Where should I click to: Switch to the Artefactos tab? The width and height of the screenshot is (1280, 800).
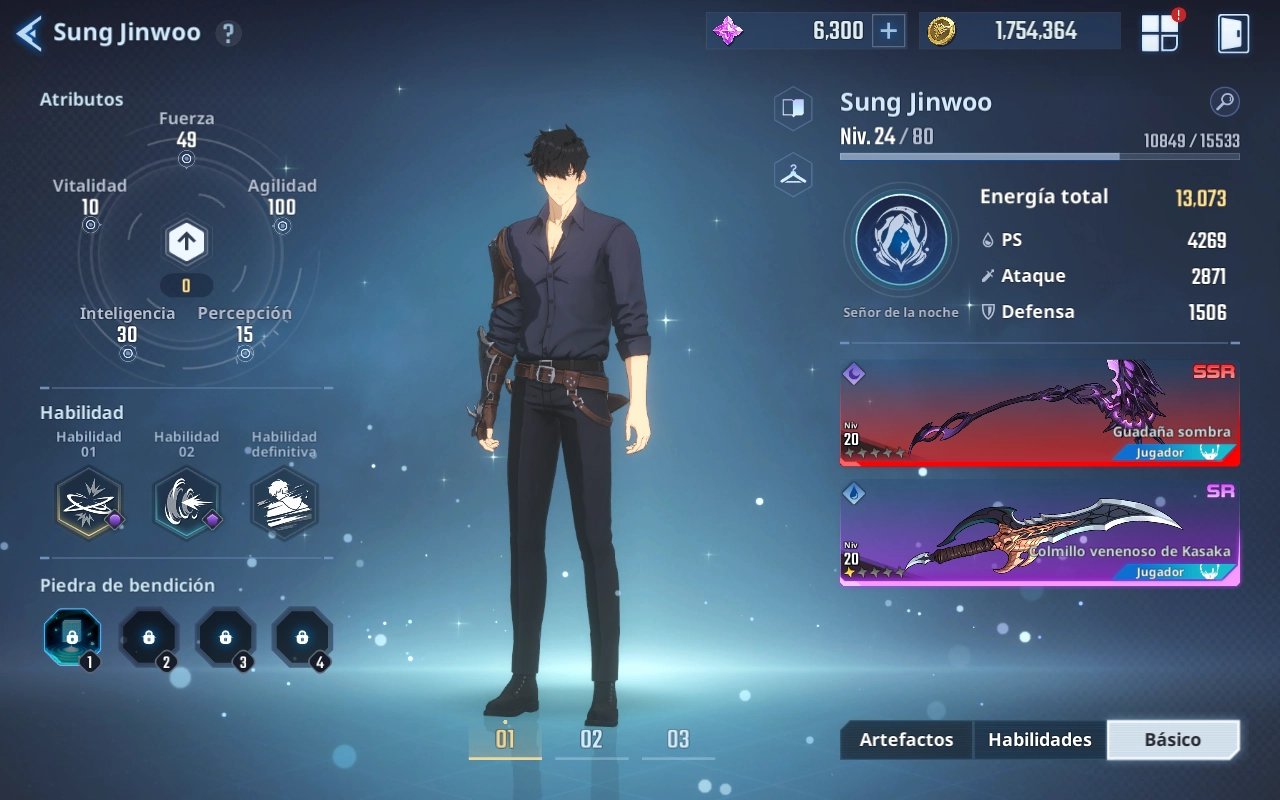906,740
